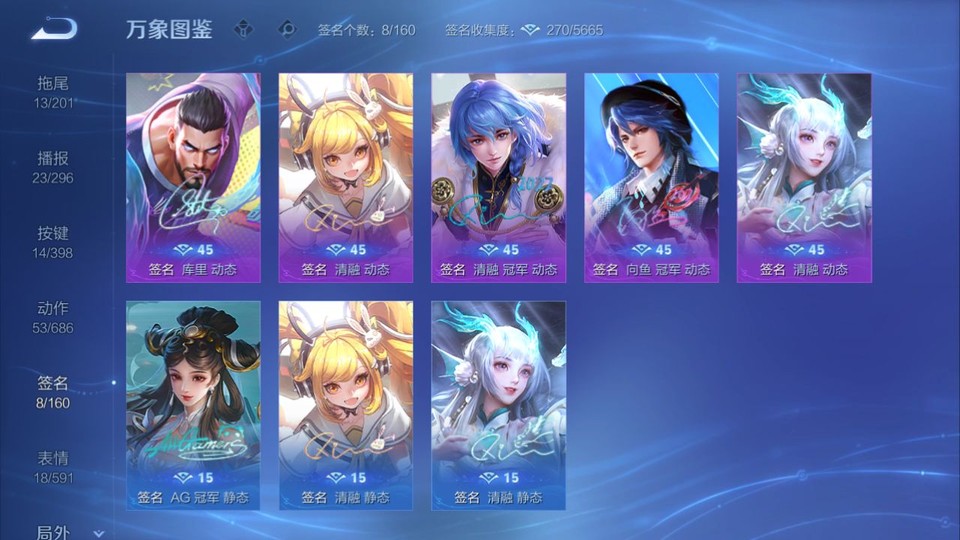Click the diamond icon right of 万象图鉴
Image resolution: width=960 pixels, height=540 pixels.
[x=244, y=29]
